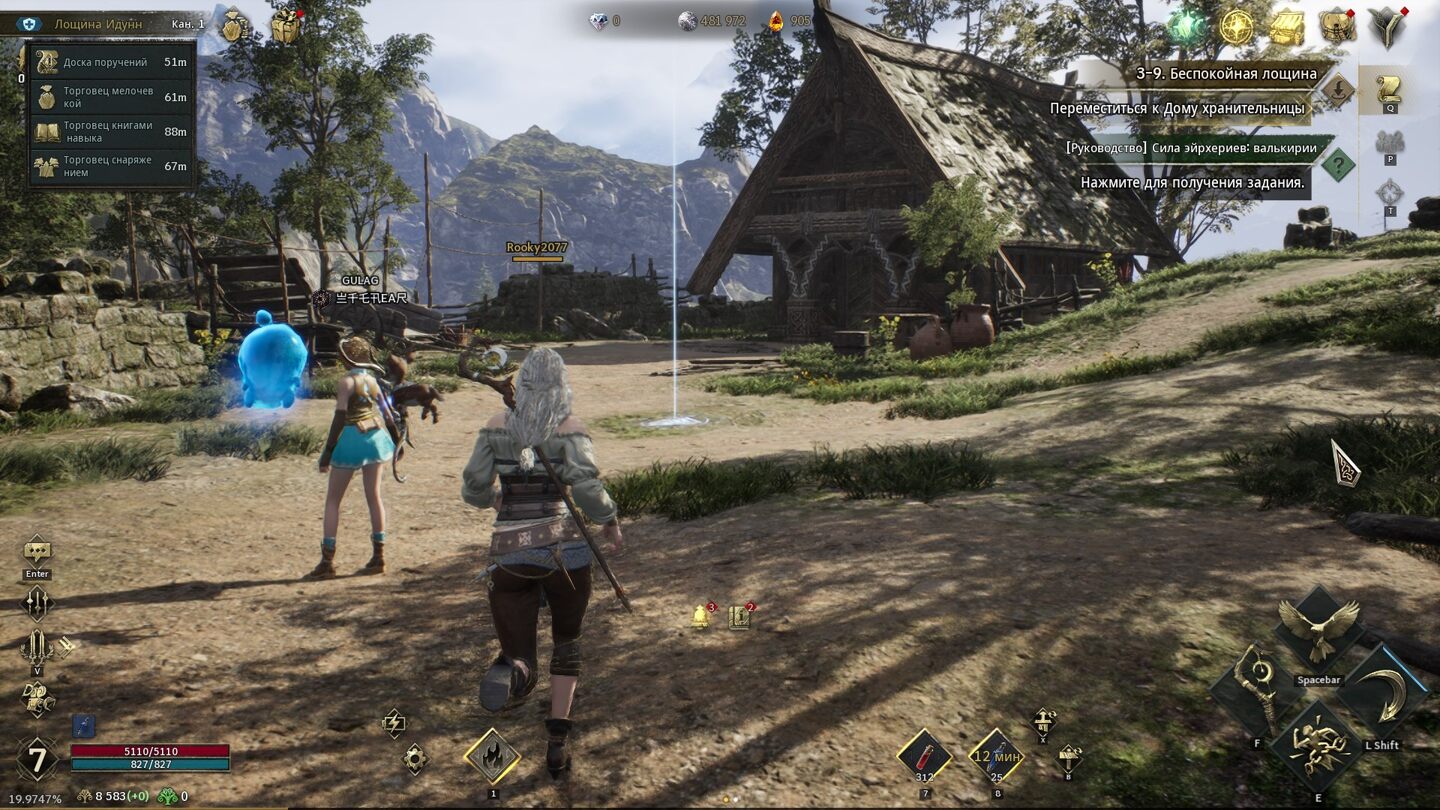Use the red health potion slot

click(x=924, y=756)
